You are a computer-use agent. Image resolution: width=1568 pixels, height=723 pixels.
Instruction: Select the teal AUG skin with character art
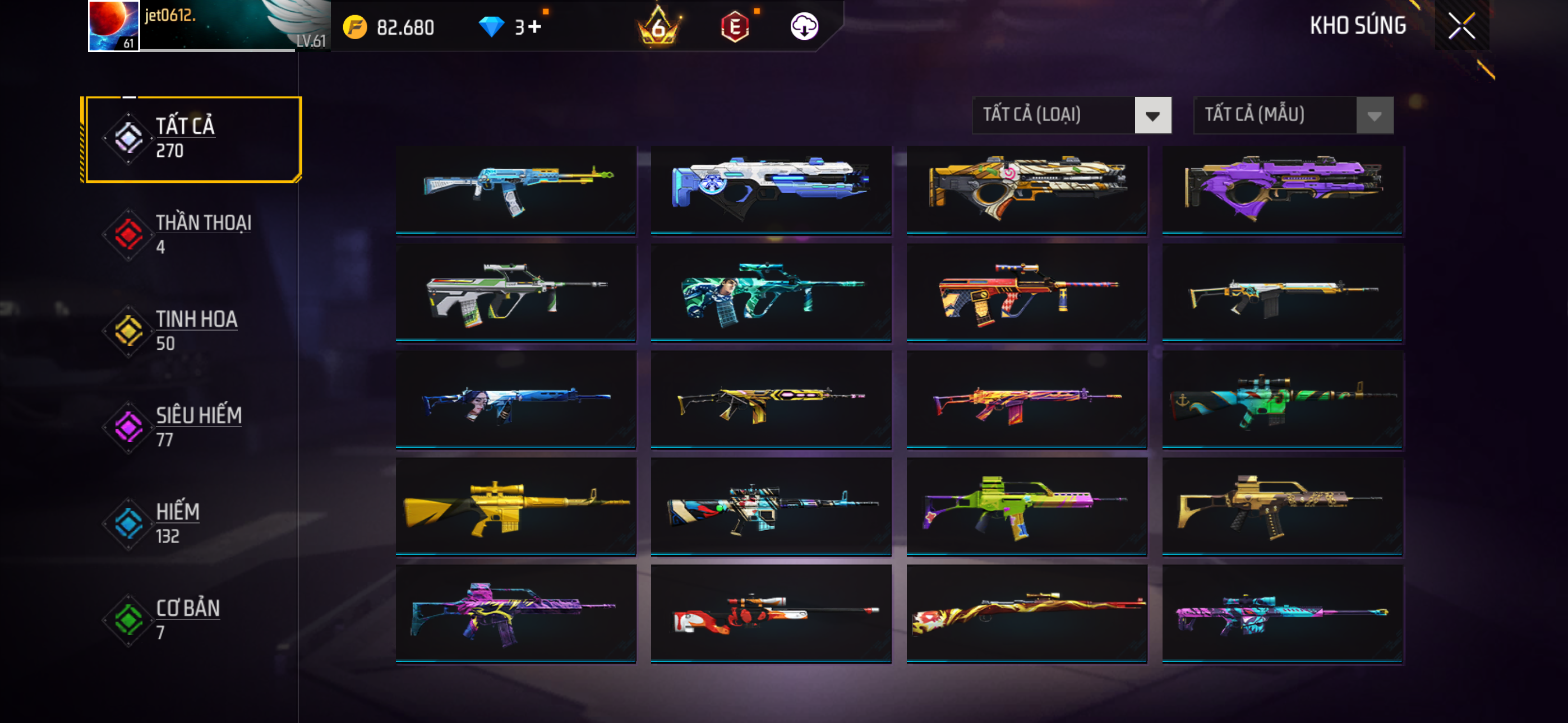point(771,293)
